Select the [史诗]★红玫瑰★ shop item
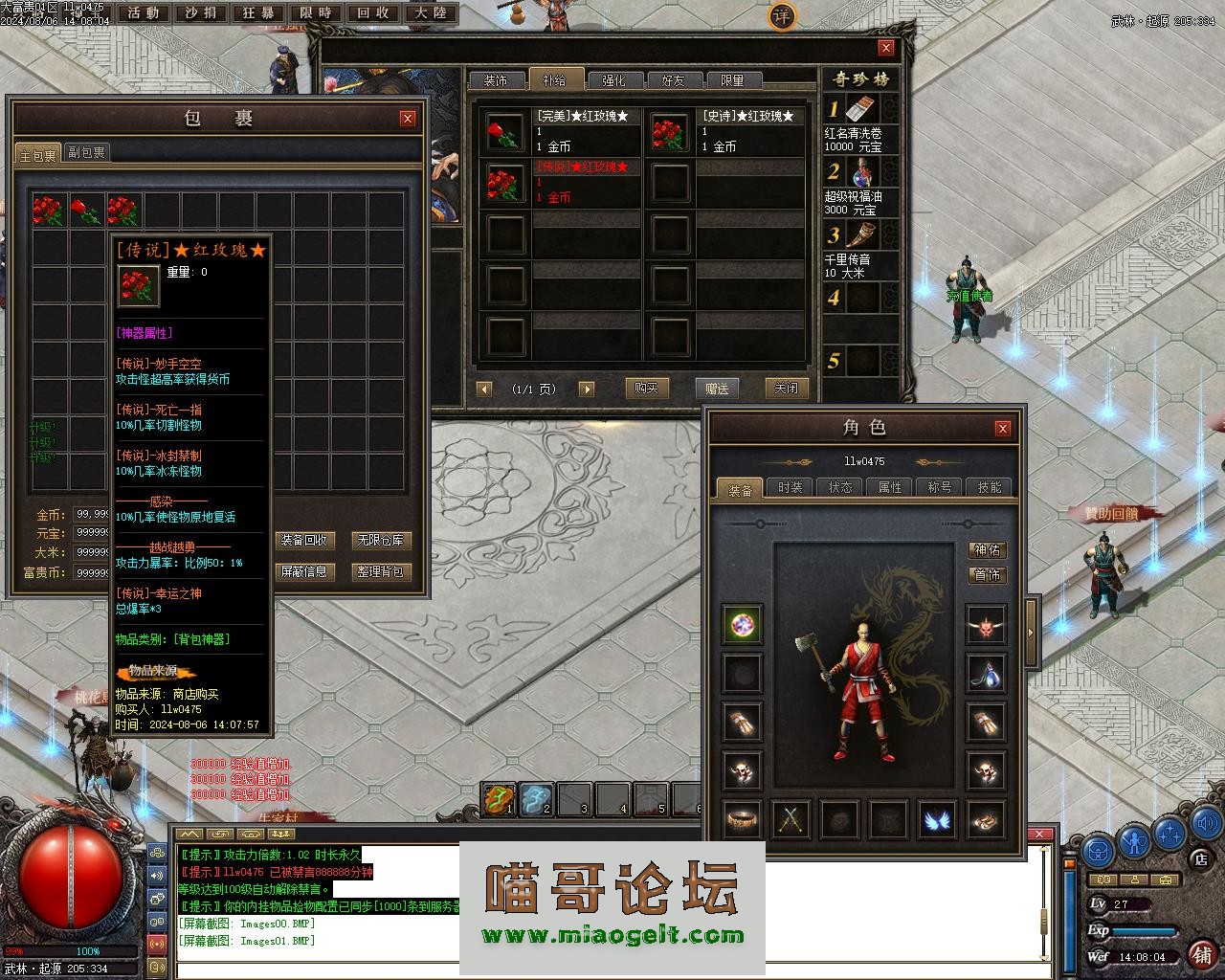 coord(725,131)
